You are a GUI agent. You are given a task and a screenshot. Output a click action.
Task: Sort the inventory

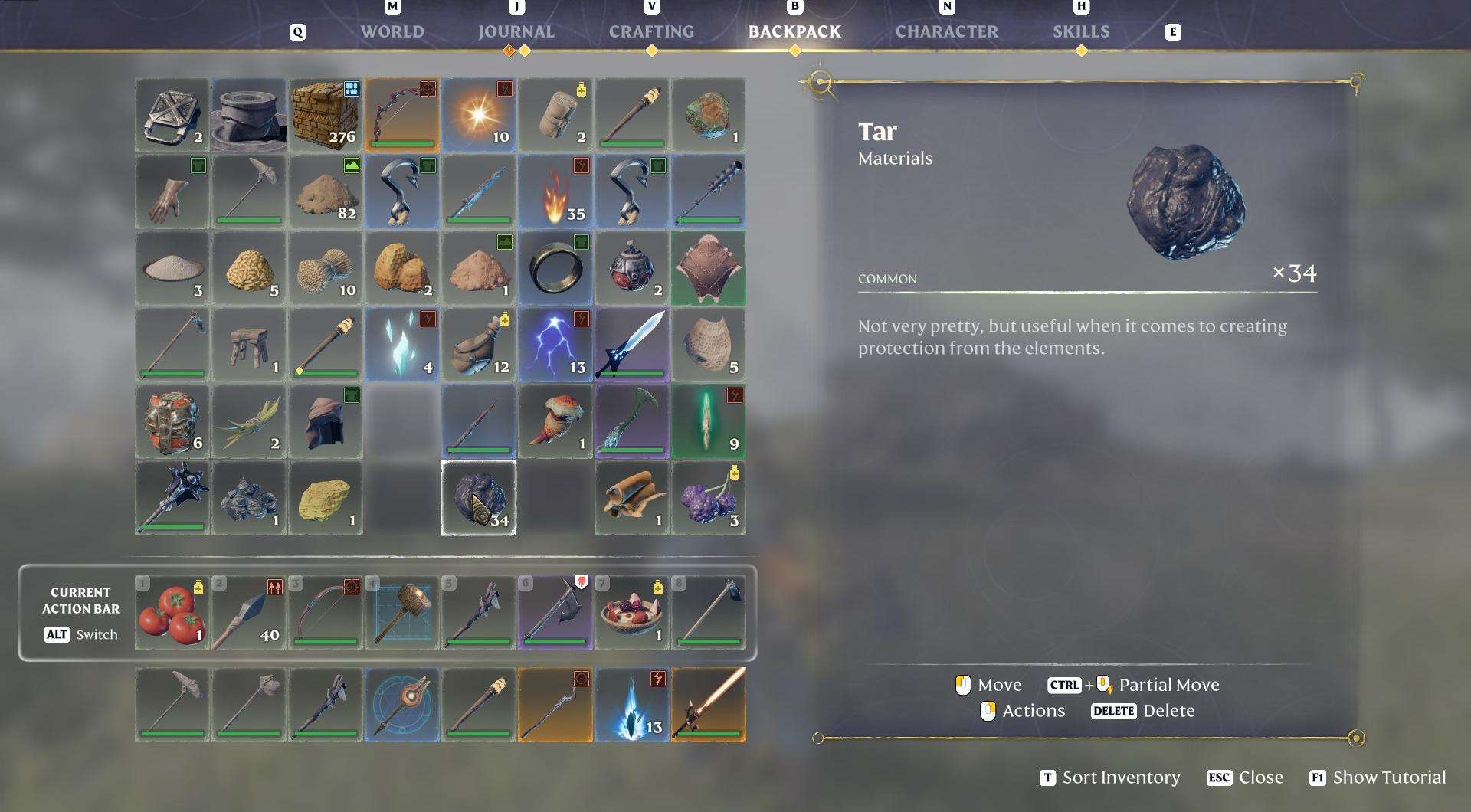pos(1110,778)
